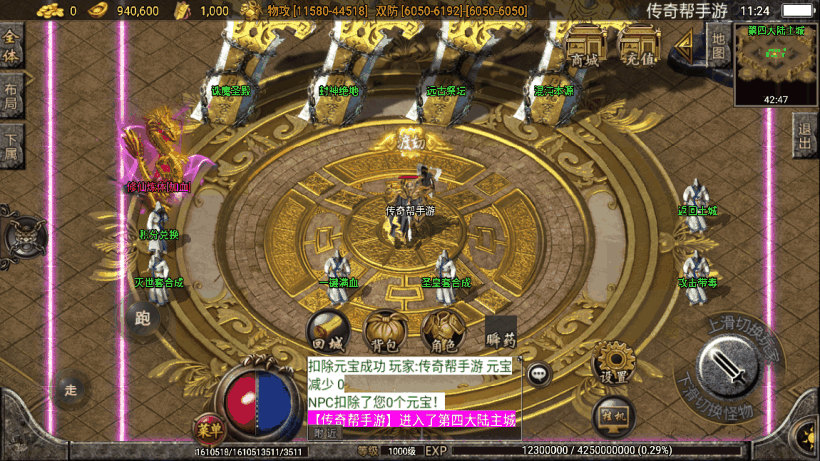This screenshot has height=461, width=820.
Task: Open the 菜单 menu button
Action: click(209, 430)
